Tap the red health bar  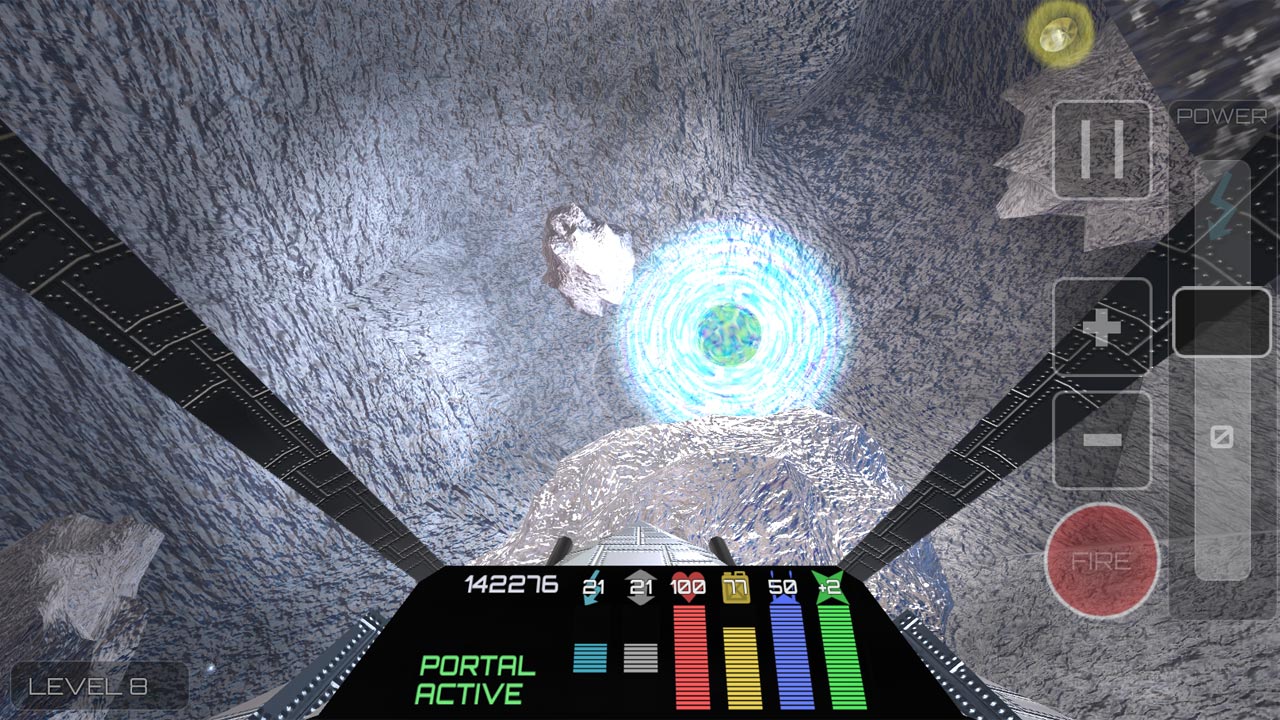click(690, 655)
